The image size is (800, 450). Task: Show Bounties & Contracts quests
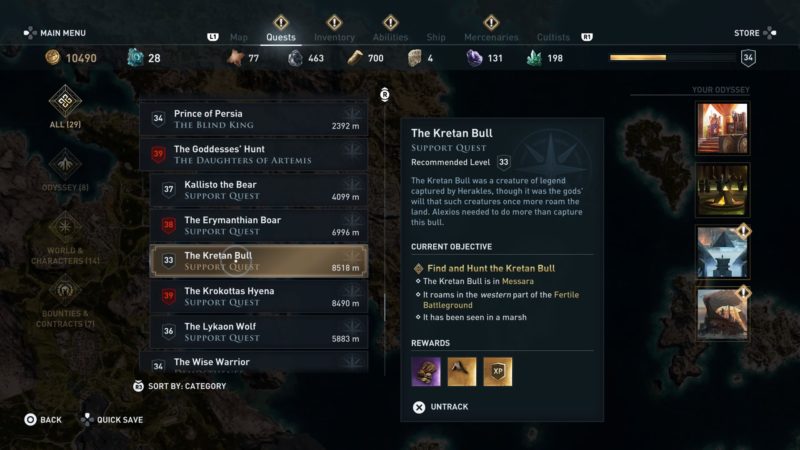coord(66,300)
